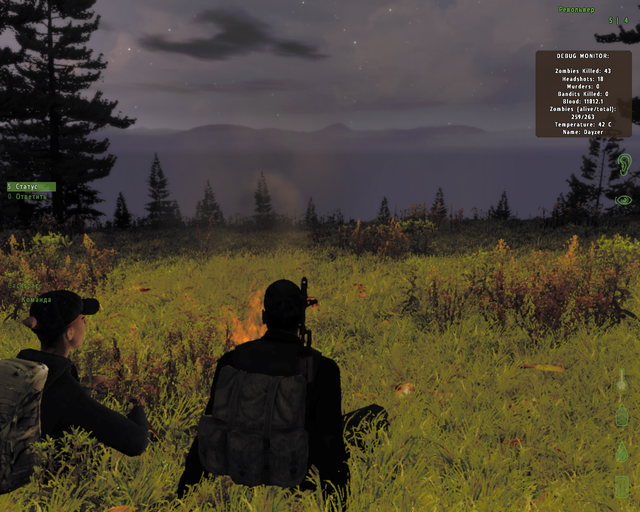This screenshot has width=640, height=512.
Task: Click the thermometer temperature icon
Action: 621,381
